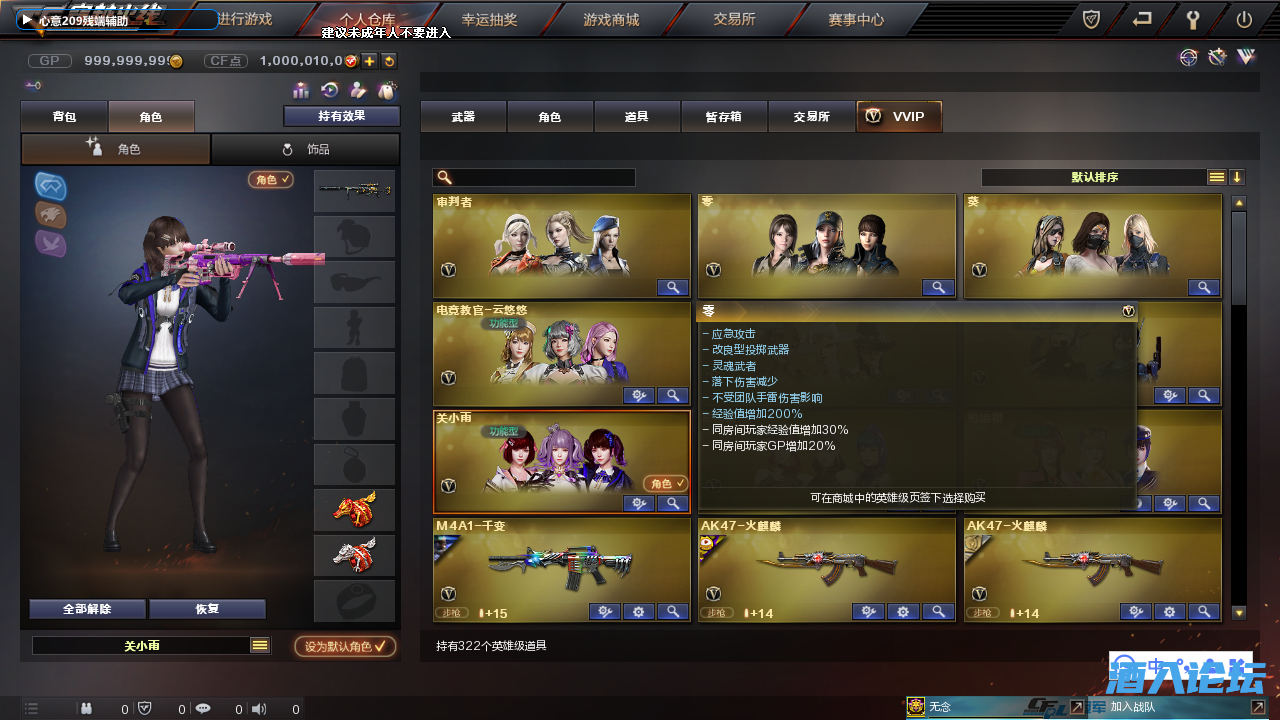The image size is (1280, 720).
Task: Open the character edit pencil icon
Action: click(x=359, y=90)
